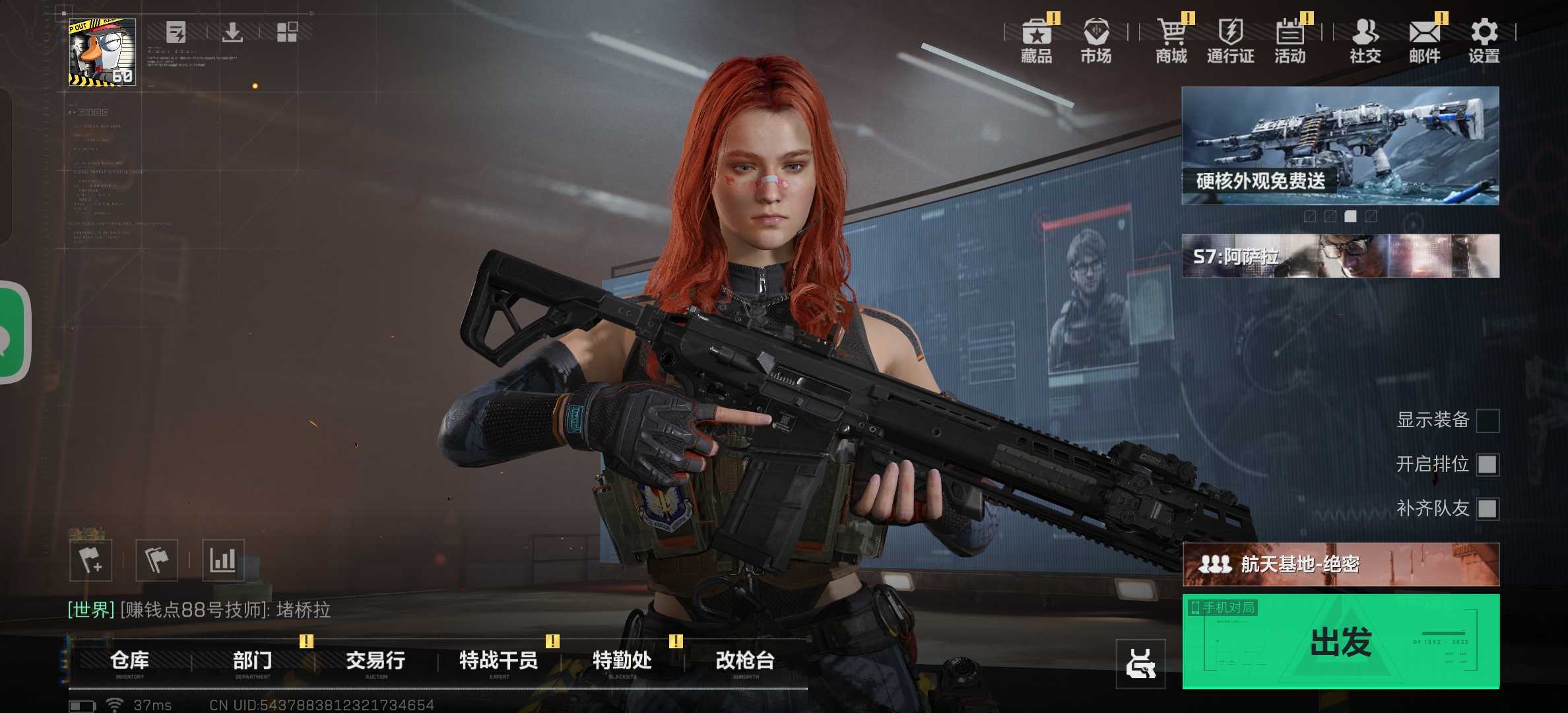Open the player avatar profile
1568x713 pixels.
pyautogui.click(x=102, y=52)
